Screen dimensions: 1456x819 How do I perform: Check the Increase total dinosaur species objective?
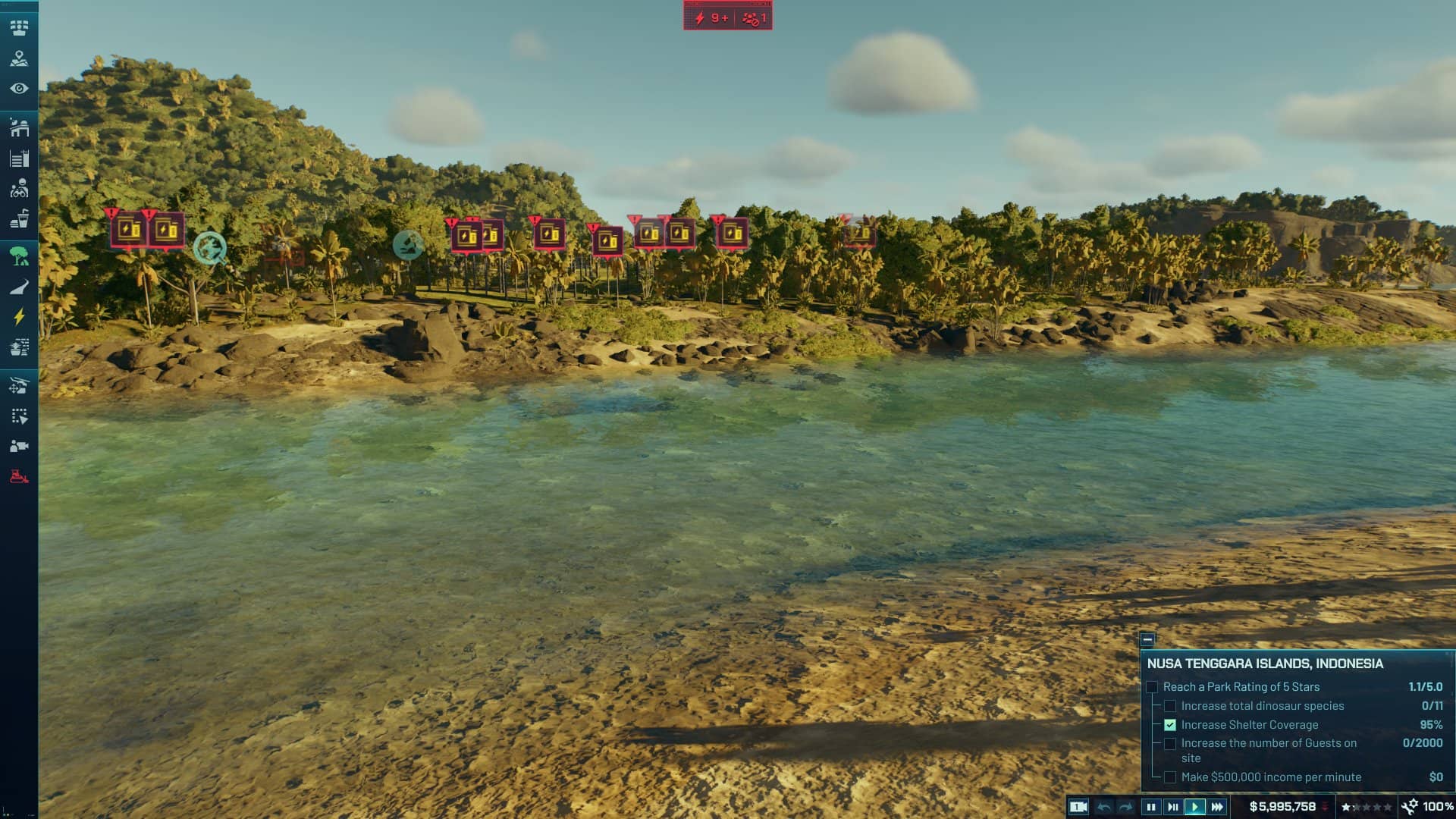click(x=1169, y=705)
